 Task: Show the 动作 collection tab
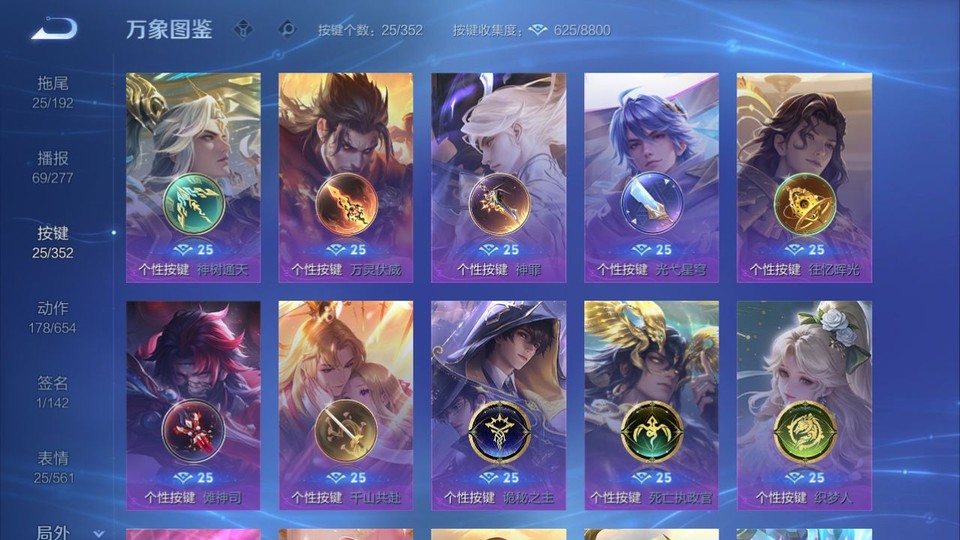pos(53,316)
